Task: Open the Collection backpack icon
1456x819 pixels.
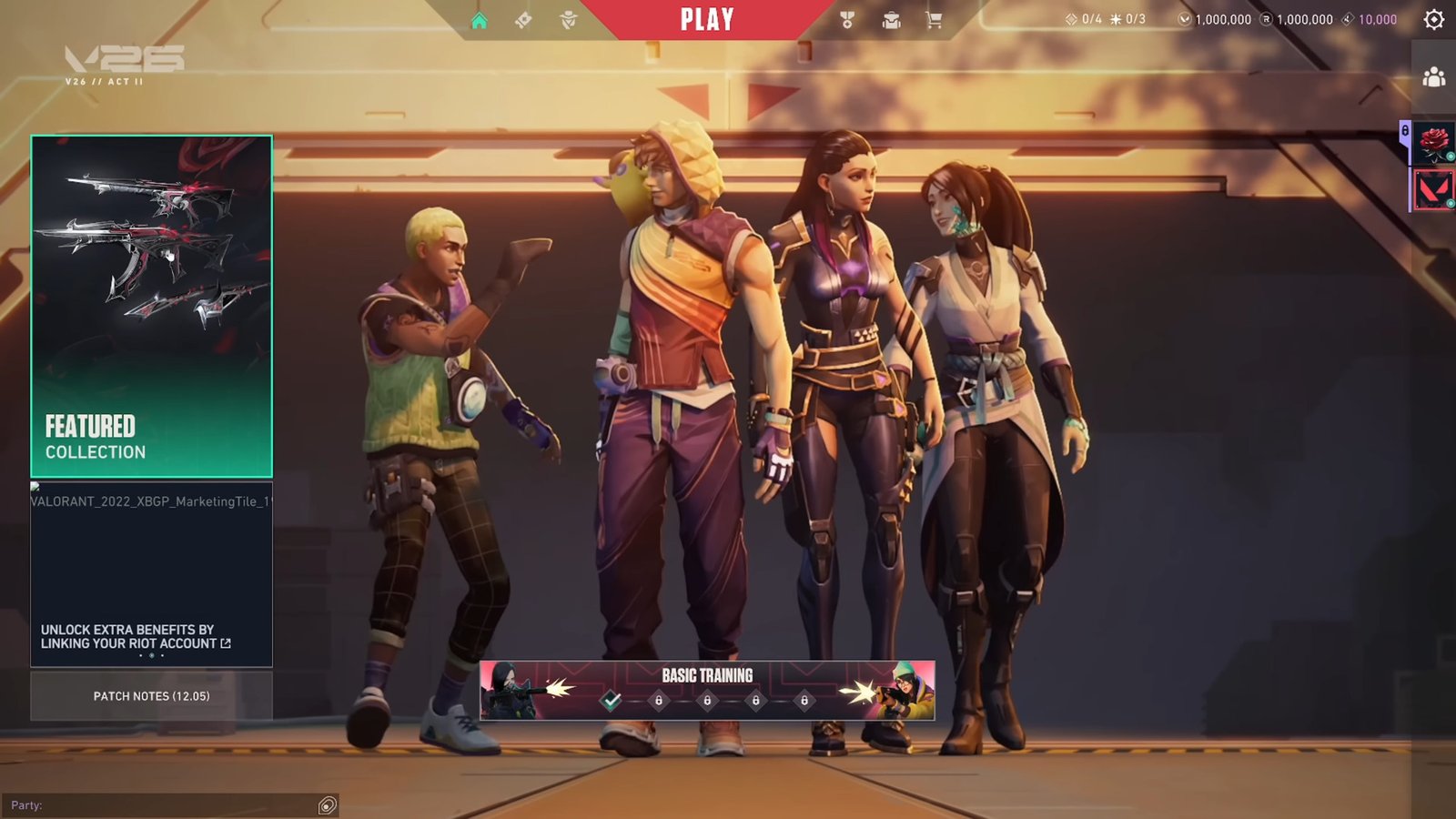Action: click(x=892, y=18)
